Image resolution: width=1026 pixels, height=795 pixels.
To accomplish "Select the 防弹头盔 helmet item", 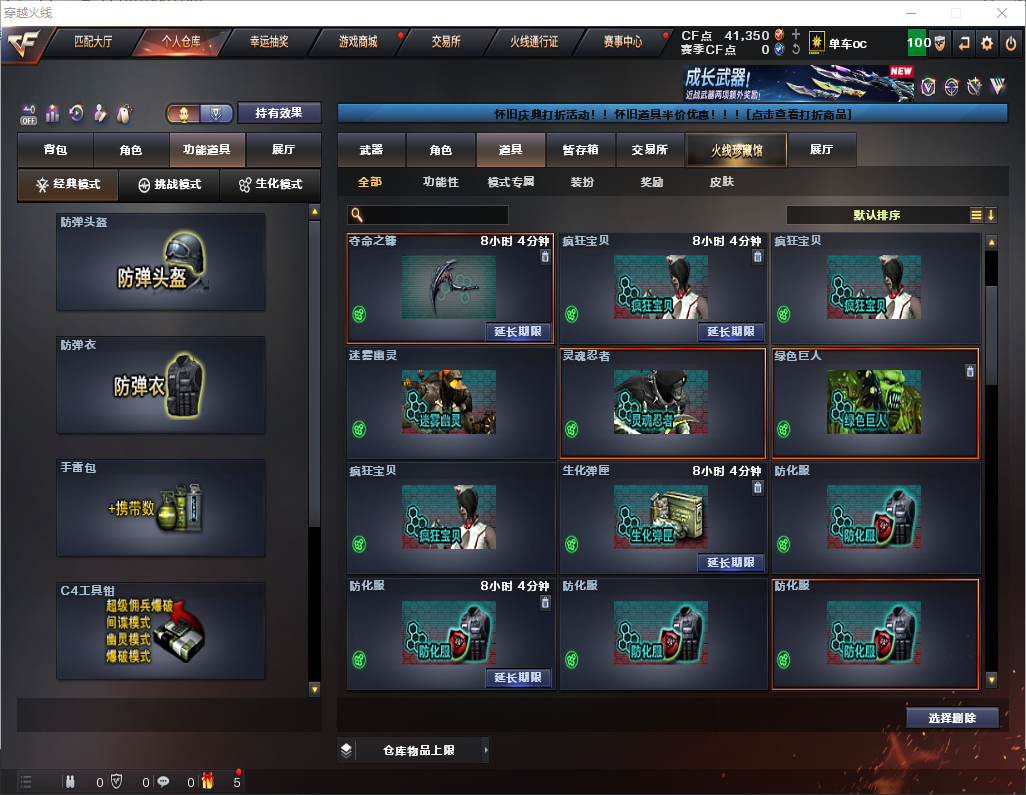I will click(x=161, y=262).
